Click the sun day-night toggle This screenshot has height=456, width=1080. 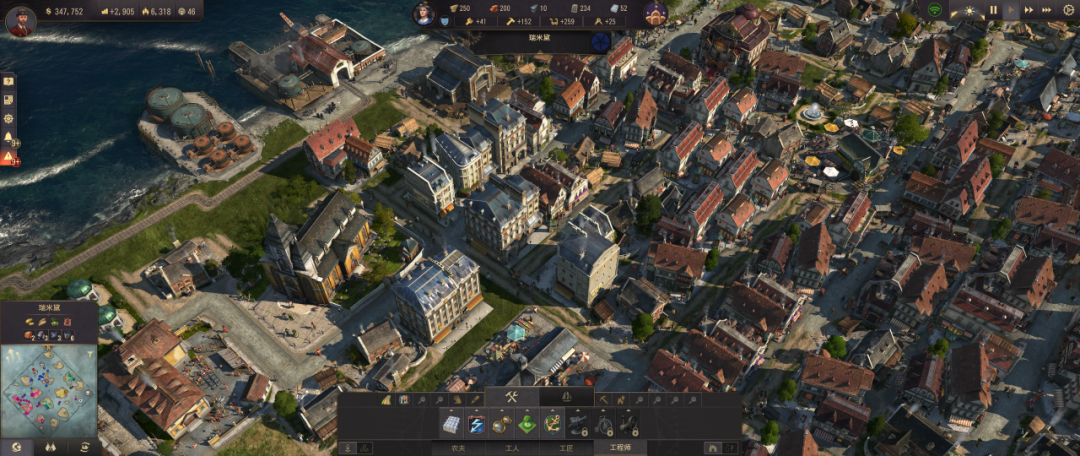tap(968, 10)
